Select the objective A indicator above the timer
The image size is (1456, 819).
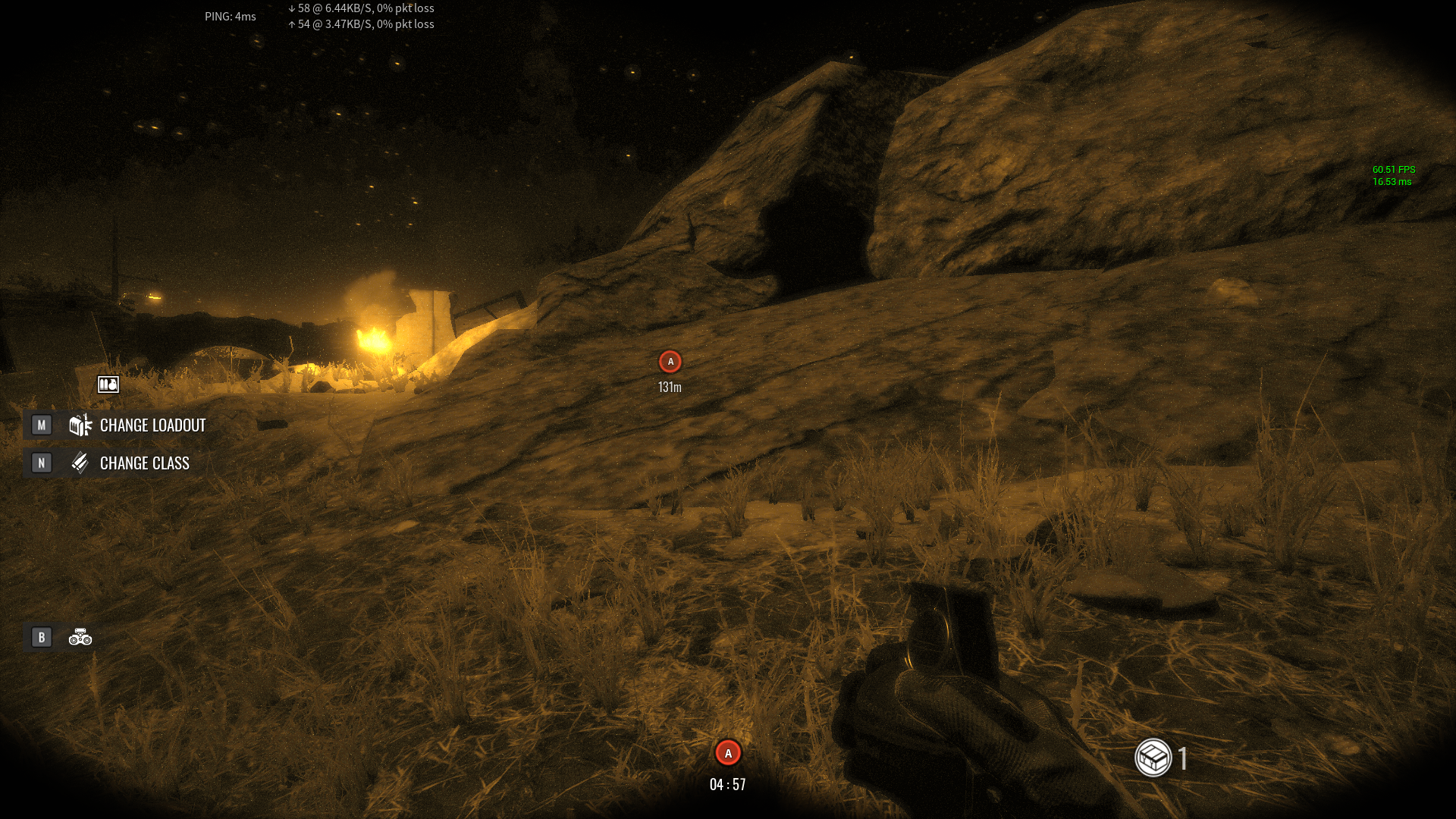(728, 753)
